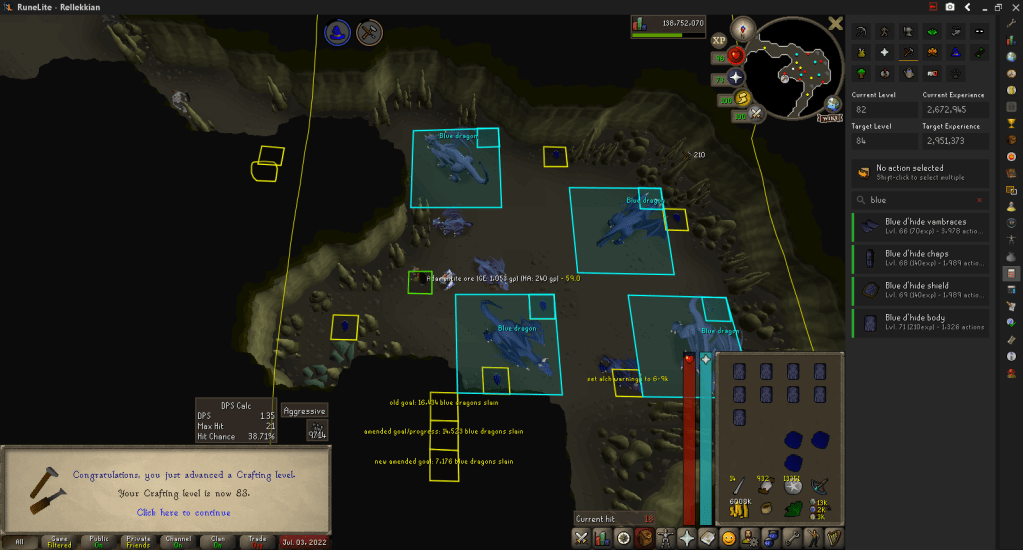
Task: Toggle the XP drops orb
Action: pyautogui.click(x=718, y=41)
